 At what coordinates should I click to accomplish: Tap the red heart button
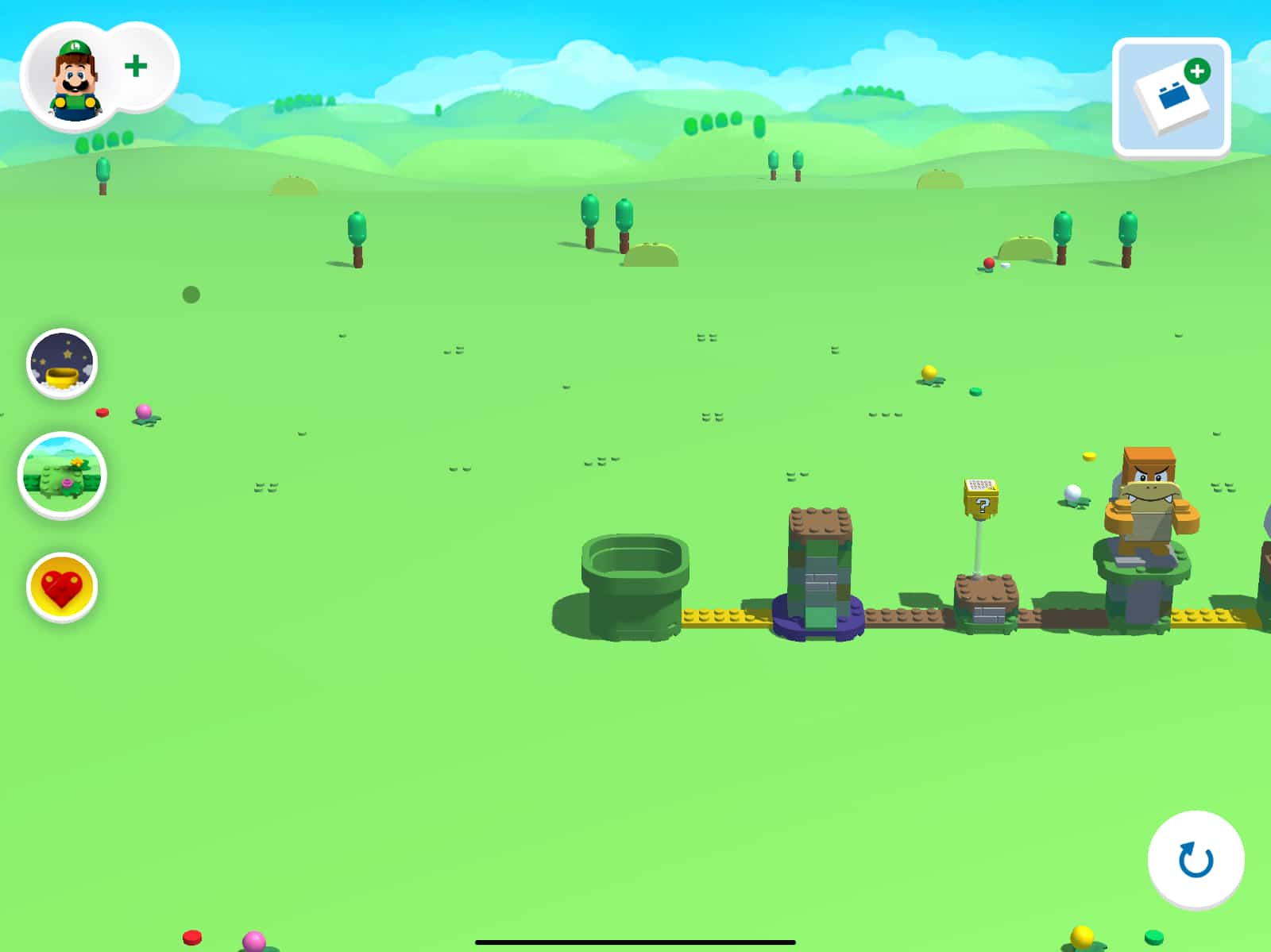point(62,588)
